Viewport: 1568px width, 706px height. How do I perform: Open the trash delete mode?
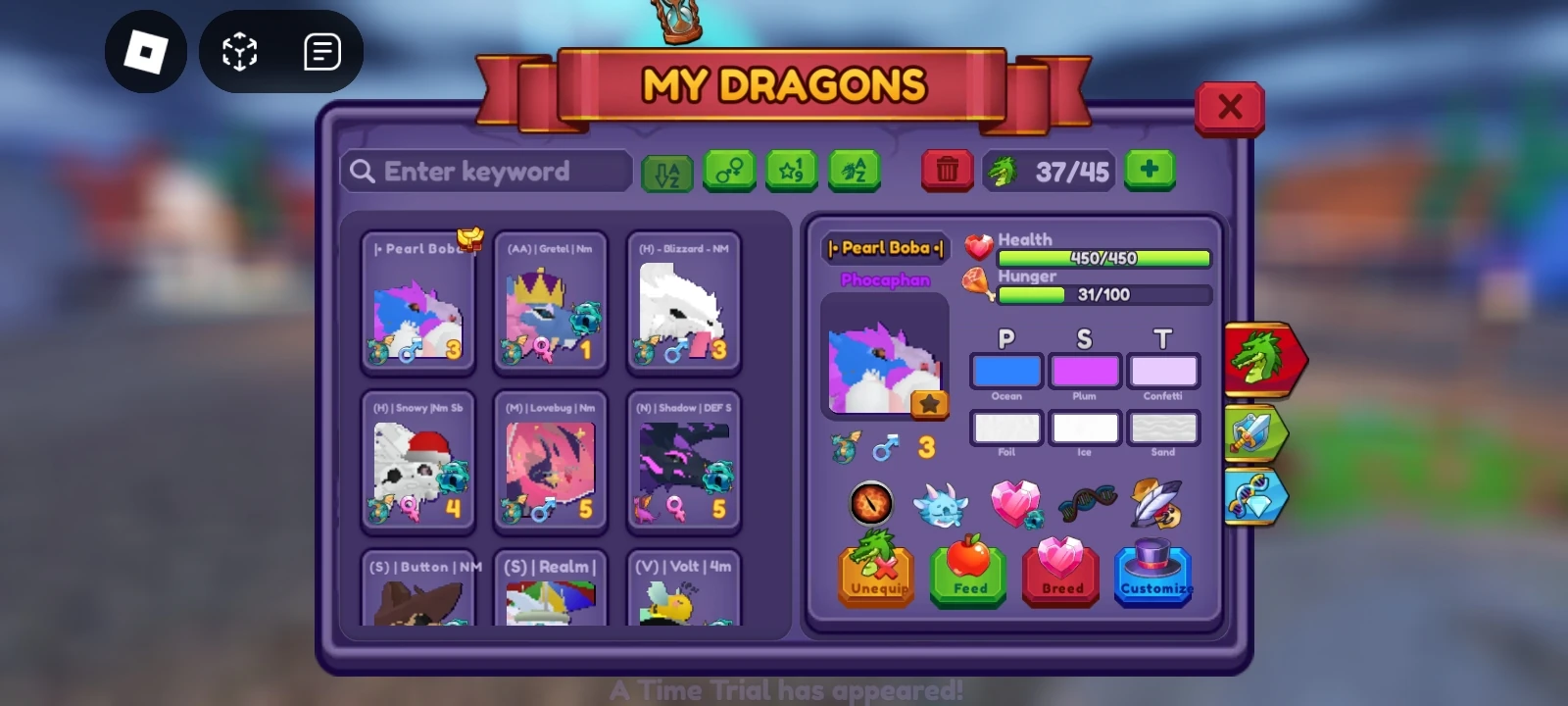(947, 170)
